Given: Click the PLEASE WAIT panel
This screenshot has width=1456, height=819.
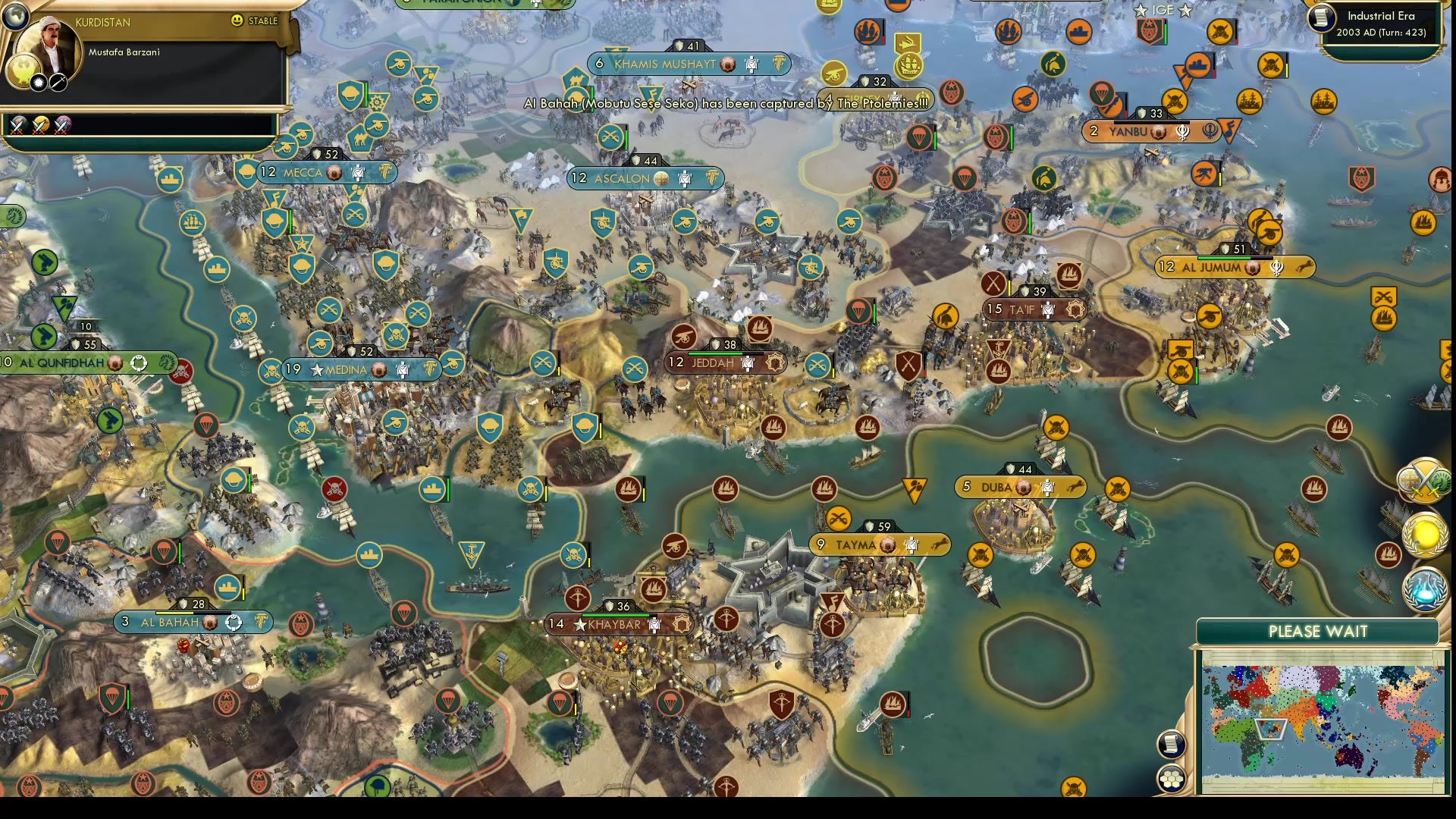Looking at the screenshot, I should (x=1318, y=631).
